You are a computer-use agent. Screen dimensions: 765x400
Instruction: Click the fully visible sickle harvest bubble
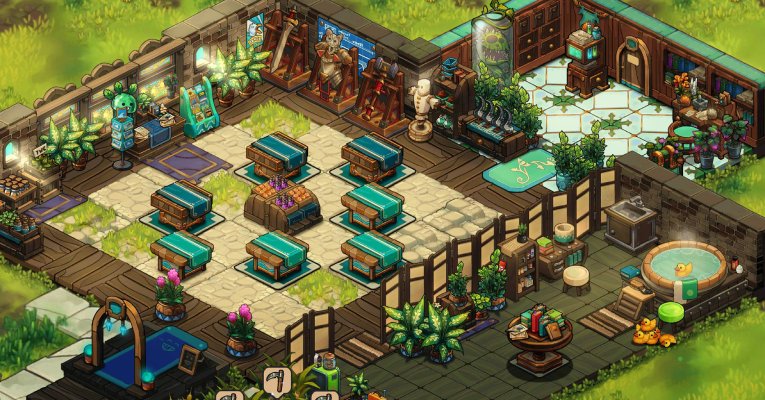[x=275, y=379]
